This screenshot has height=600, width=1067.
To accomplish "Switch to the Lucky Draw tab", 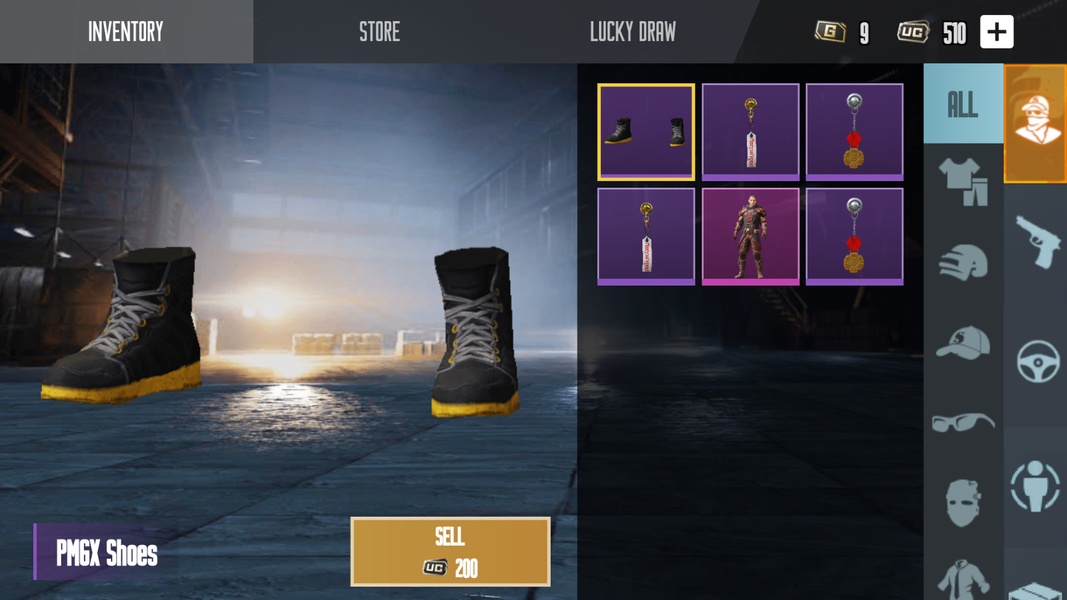I will pos(632,32).
